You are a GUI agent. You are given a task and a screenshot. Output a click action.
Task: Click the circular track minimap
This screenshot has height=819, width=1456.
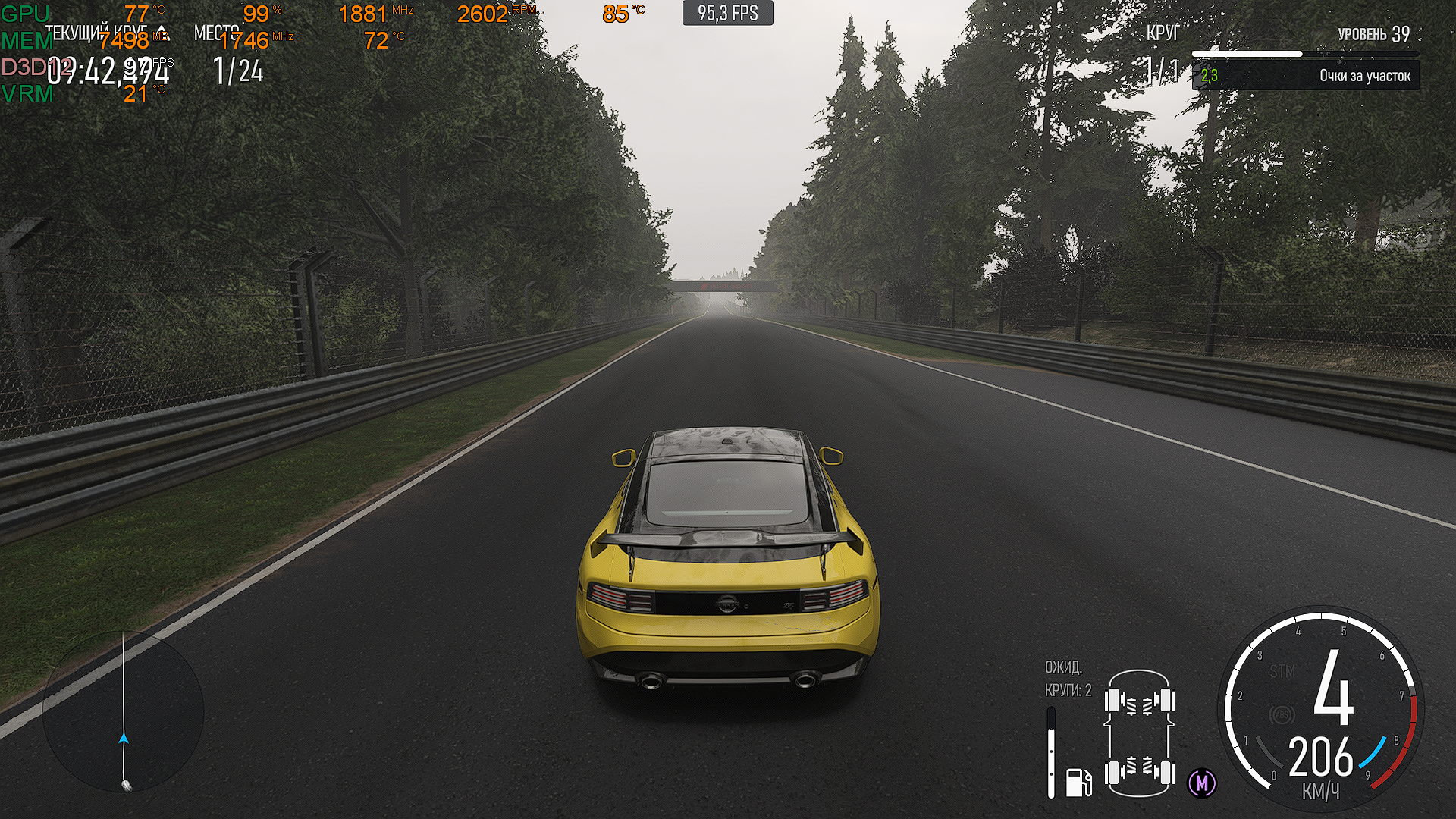click(x=124, y=712)
